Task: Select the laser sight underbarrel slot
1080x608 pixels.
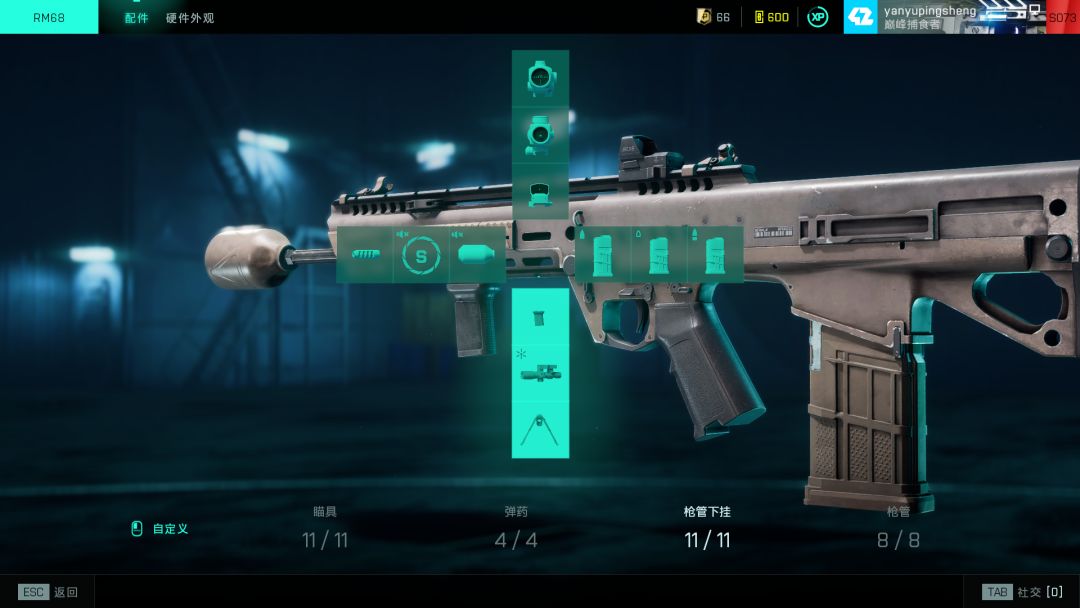Action: pyautogui.click(x=540, y=373)
